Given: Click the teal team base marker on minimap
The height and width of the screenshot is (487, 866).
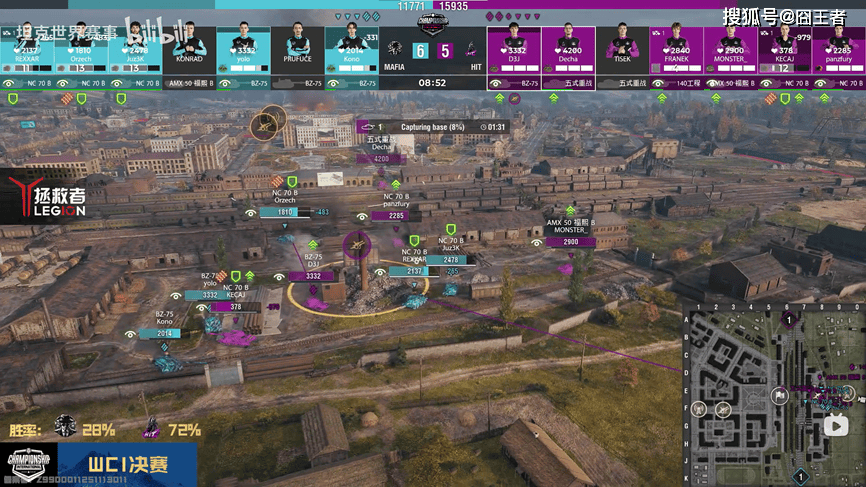Looking at the screenshot, I should coord(800,474).
